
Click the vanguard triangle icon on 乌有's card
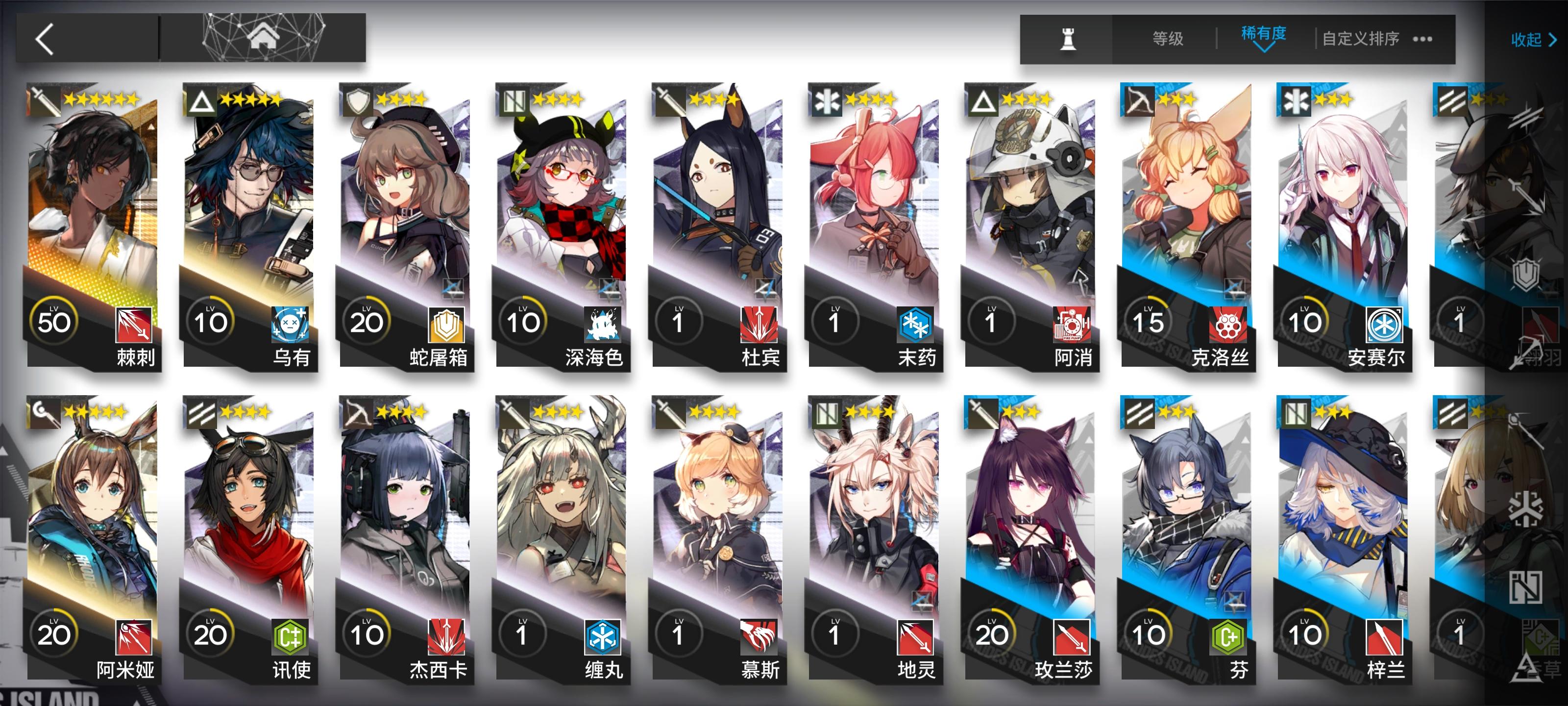coord(203,101)
